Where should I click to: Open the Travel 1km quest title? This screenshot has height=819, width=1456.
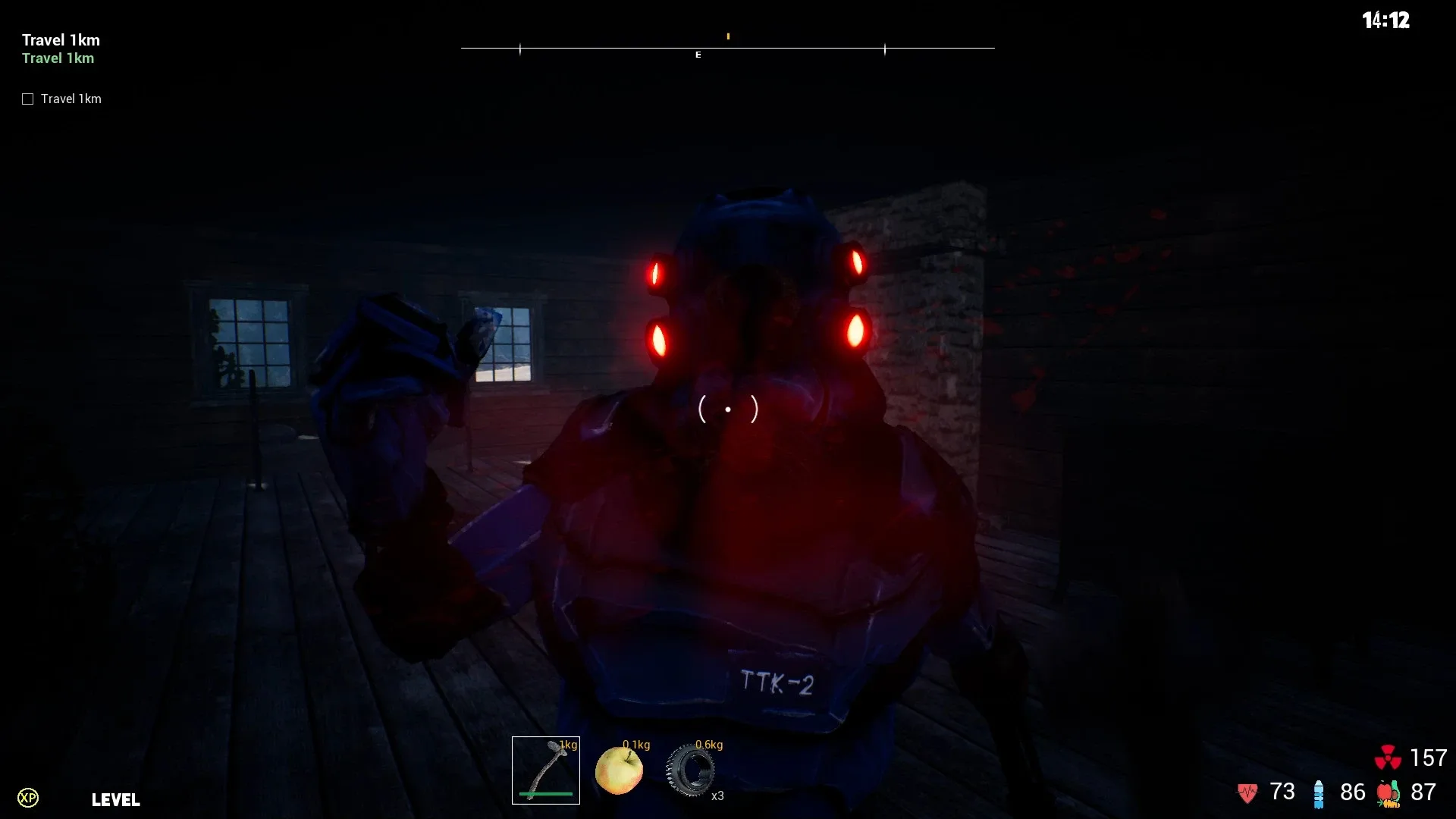pyautogui.click(x=61, y=39)
